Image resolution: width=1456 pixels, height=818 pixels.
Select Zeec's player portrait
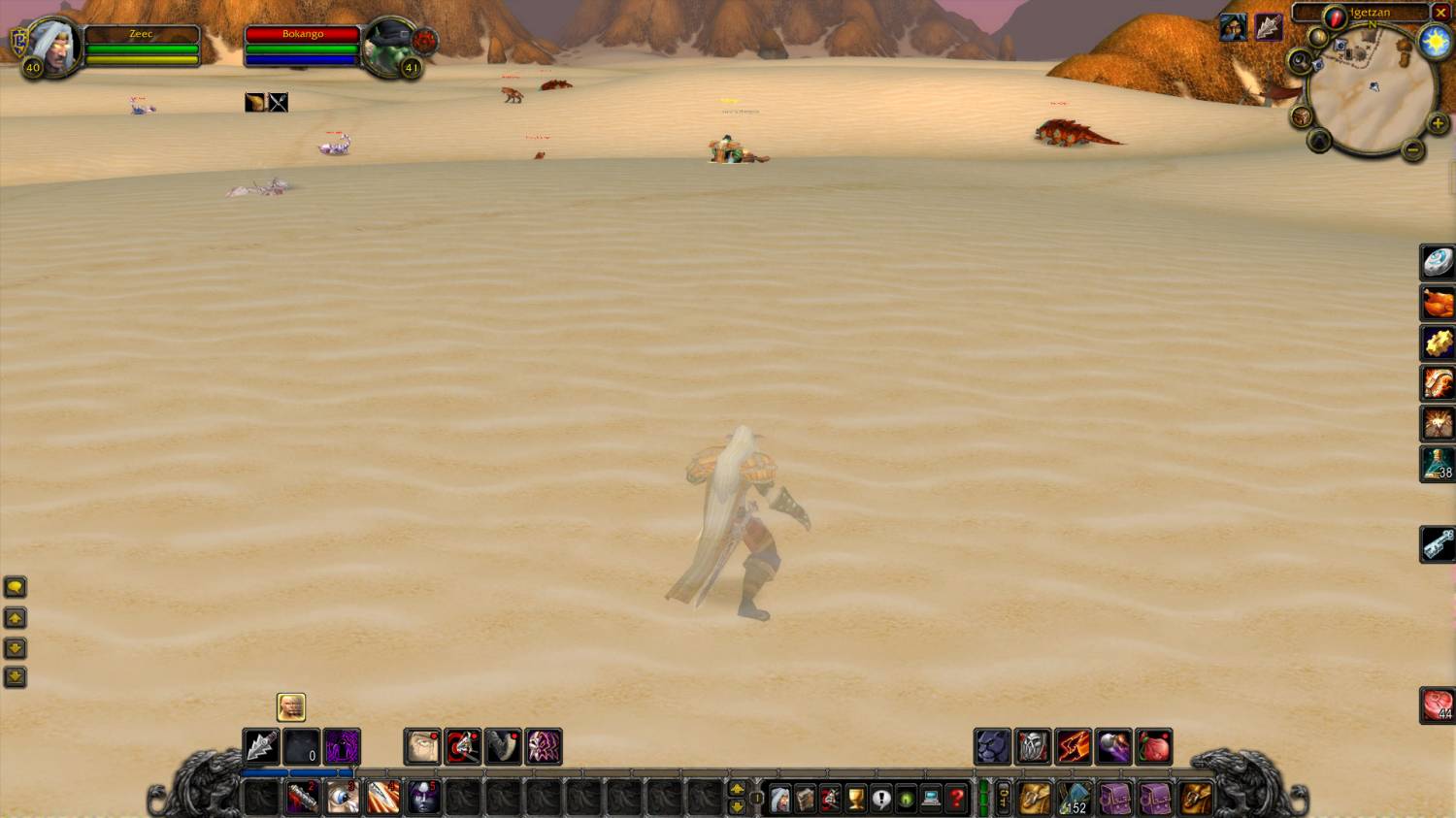click(x=54, y=45)
